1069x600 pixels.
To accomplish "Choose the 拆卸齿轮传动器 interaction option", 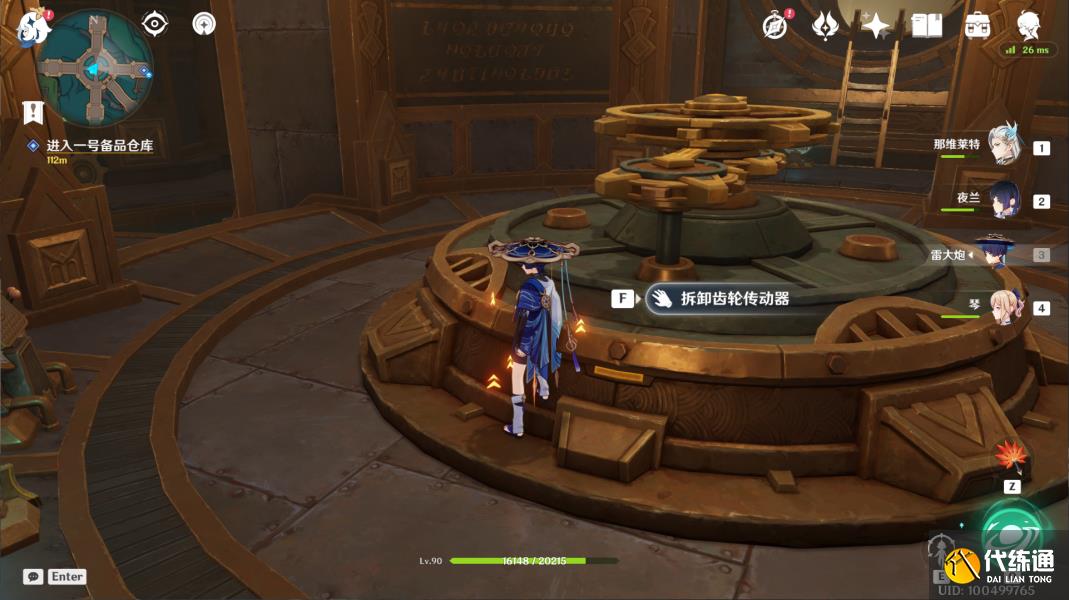I will [x=719, y=298].
